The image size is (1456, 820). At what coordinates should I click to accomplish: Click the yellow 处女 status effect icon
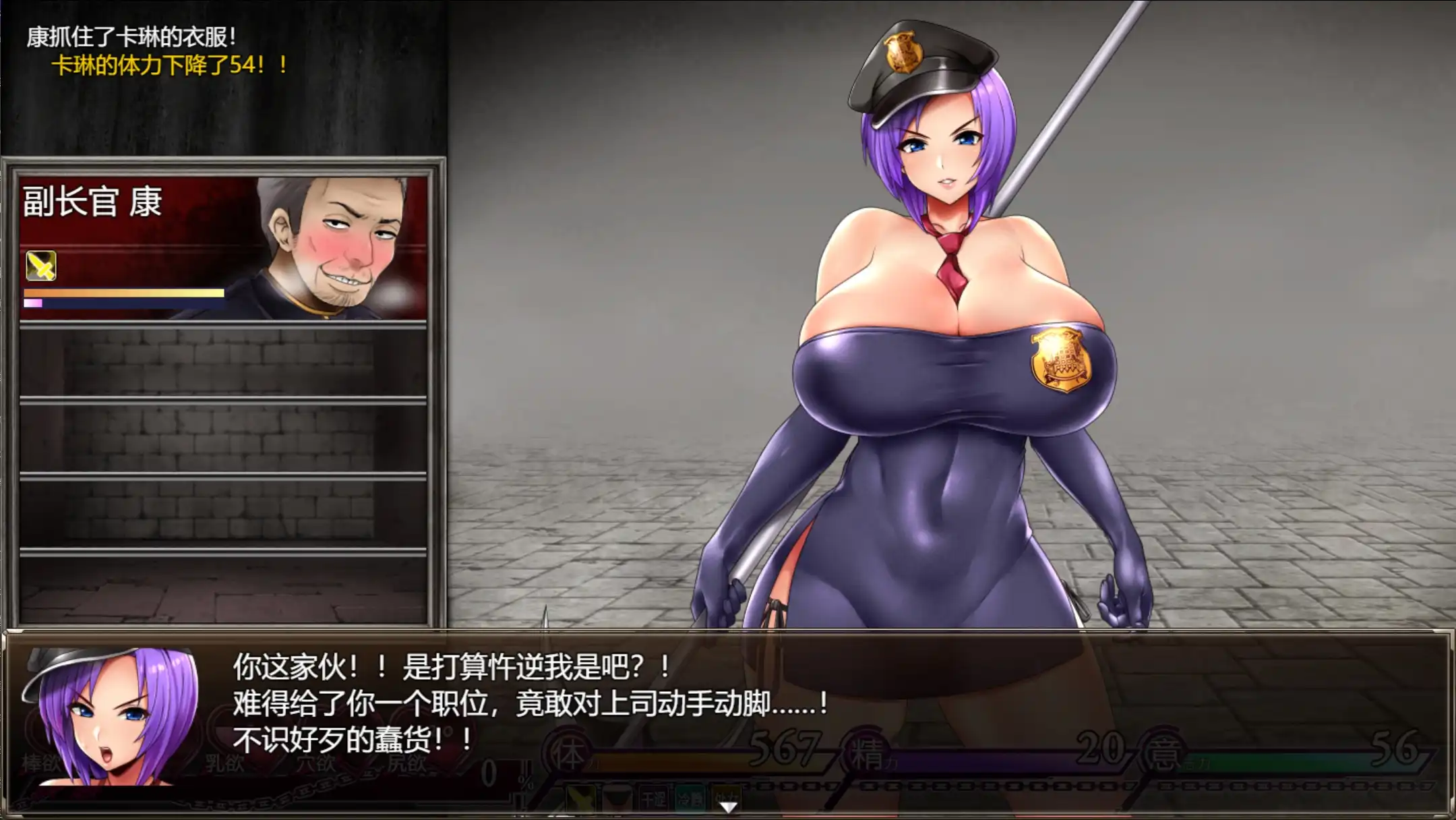click(725, 796)
